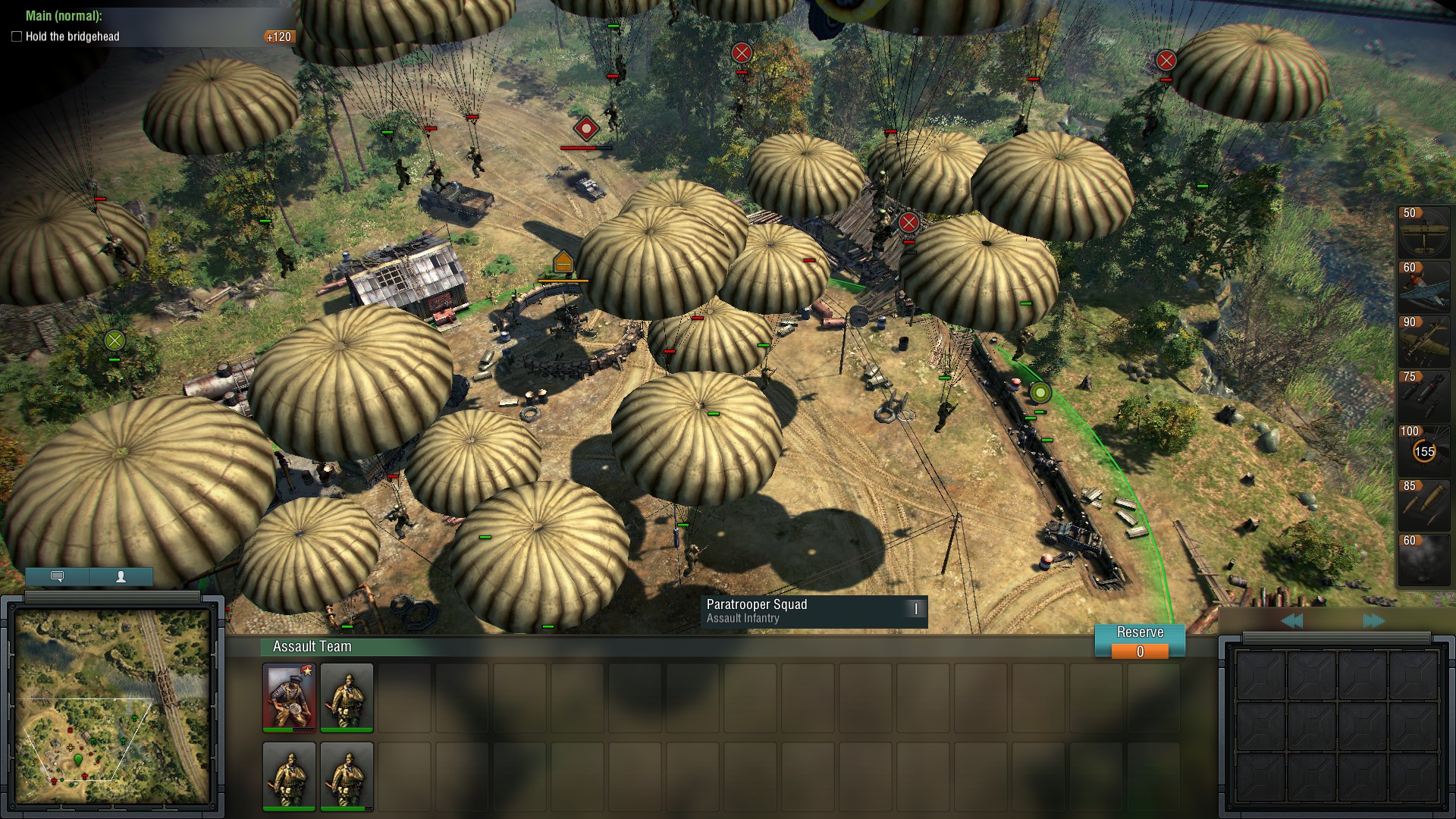Click the left double-arrow on the inventory panel
1456x819 pixels.
pos(1294,620)
